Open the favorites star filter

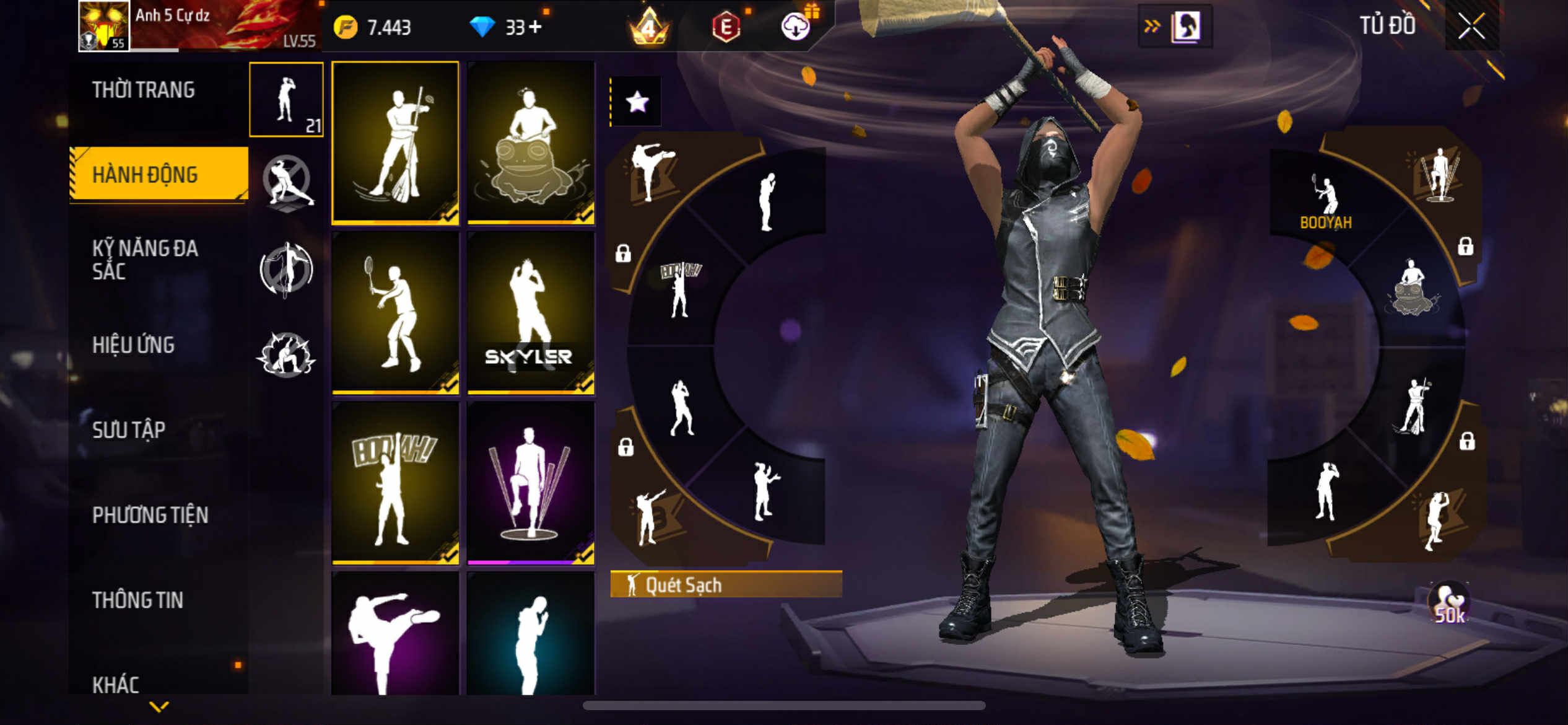pyautogui.click(x=637, y=102)
